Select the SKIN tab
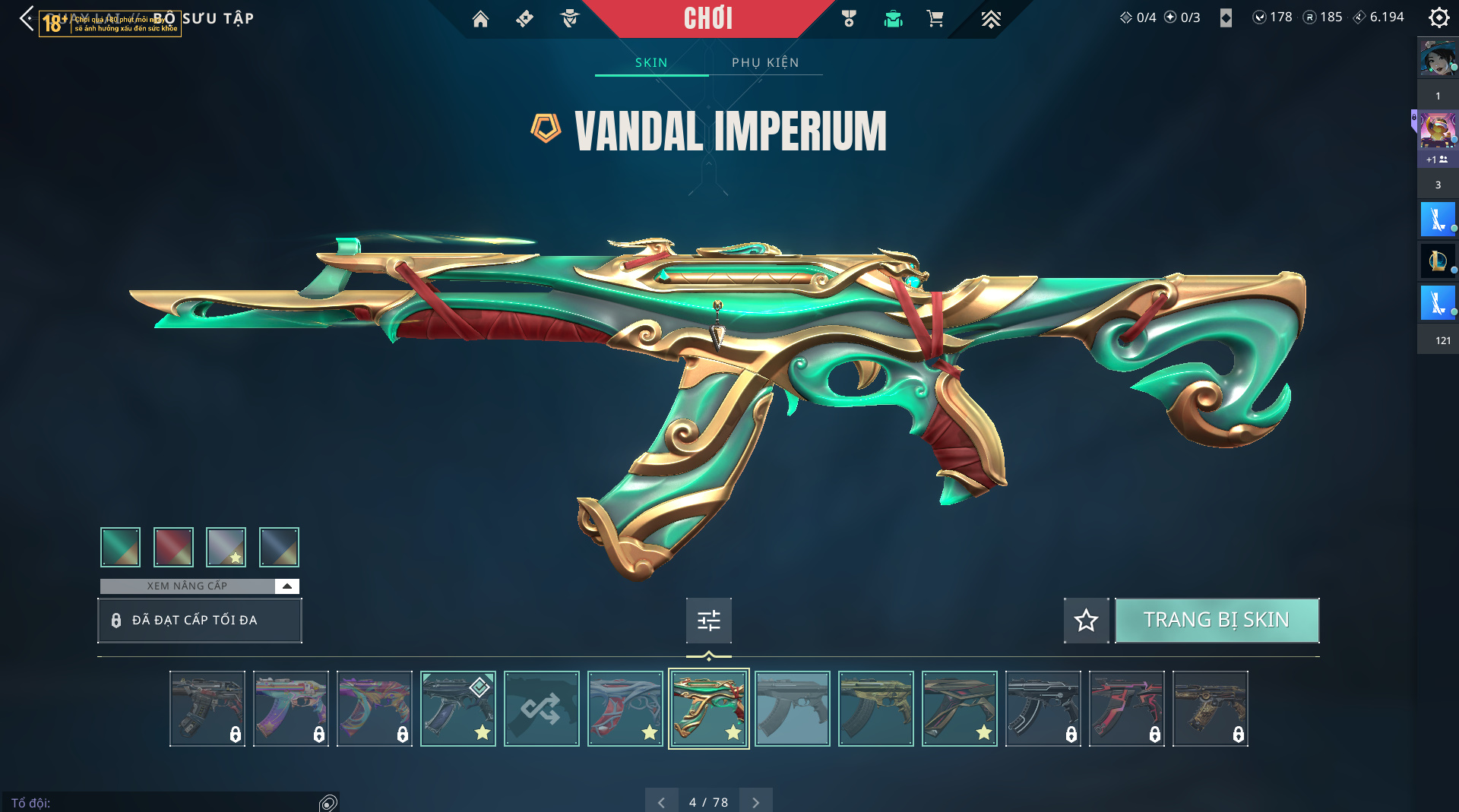 click(651, 62)
